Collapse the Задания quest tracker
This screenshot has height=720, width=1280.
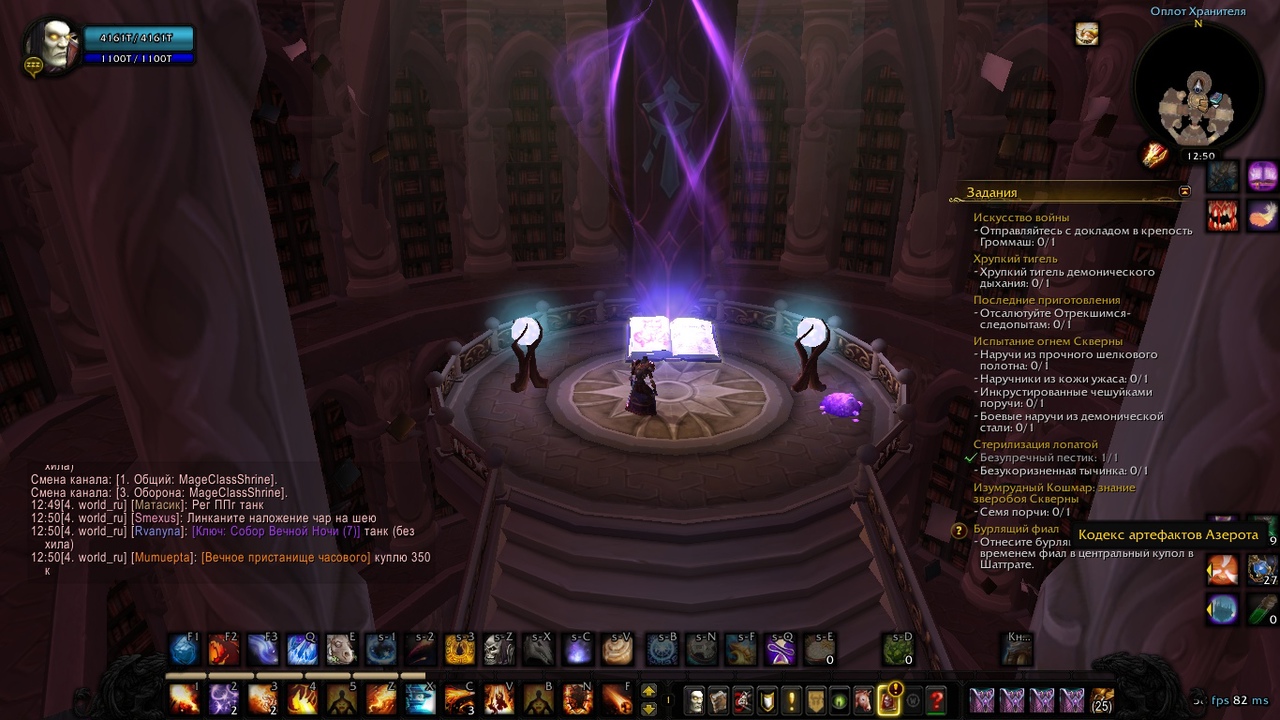coord(1185,191)
